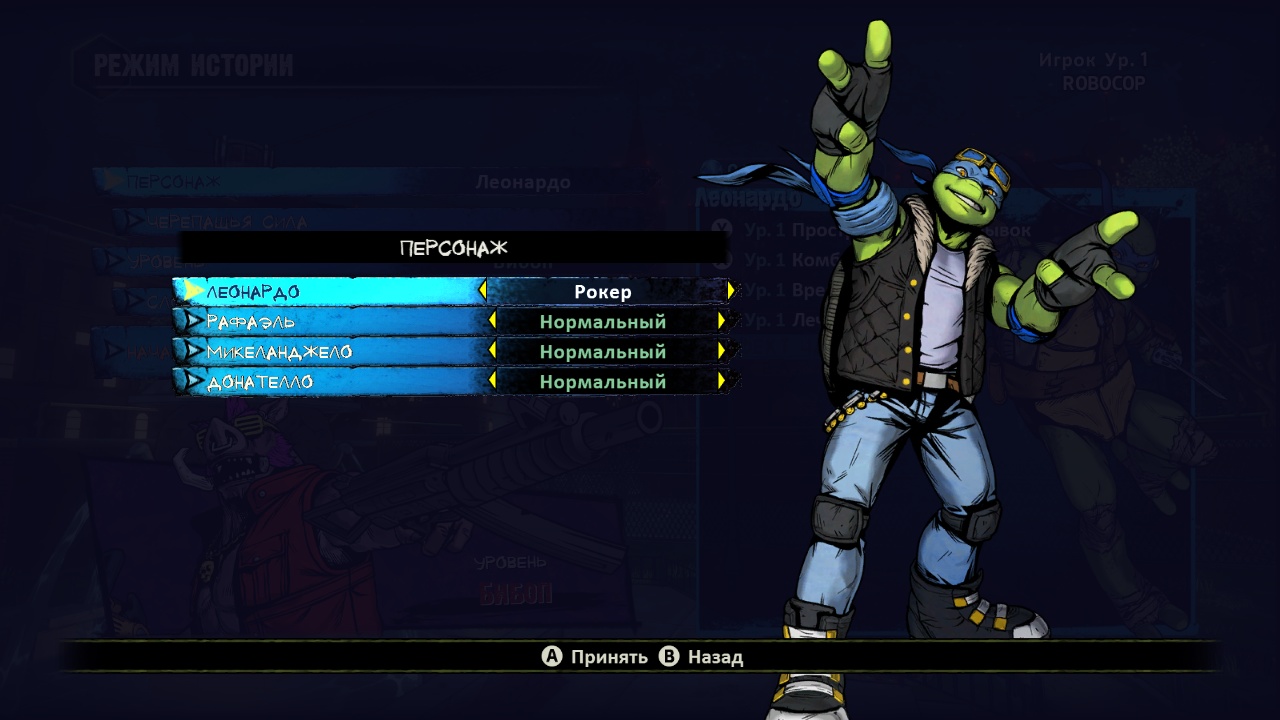Click right arrow for Рафаэль's skin
The height and width of the screenshot is (720, 1280).
pyautogui.click(x=721, y=321)
